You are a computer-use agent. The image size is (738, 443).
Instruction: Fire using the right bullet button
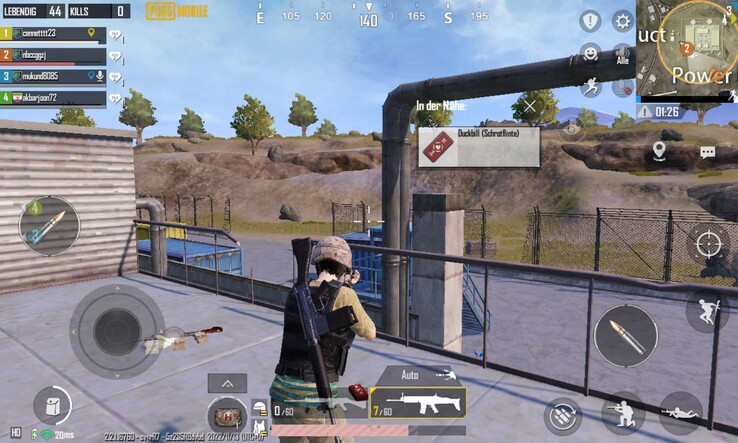point(626,335)
